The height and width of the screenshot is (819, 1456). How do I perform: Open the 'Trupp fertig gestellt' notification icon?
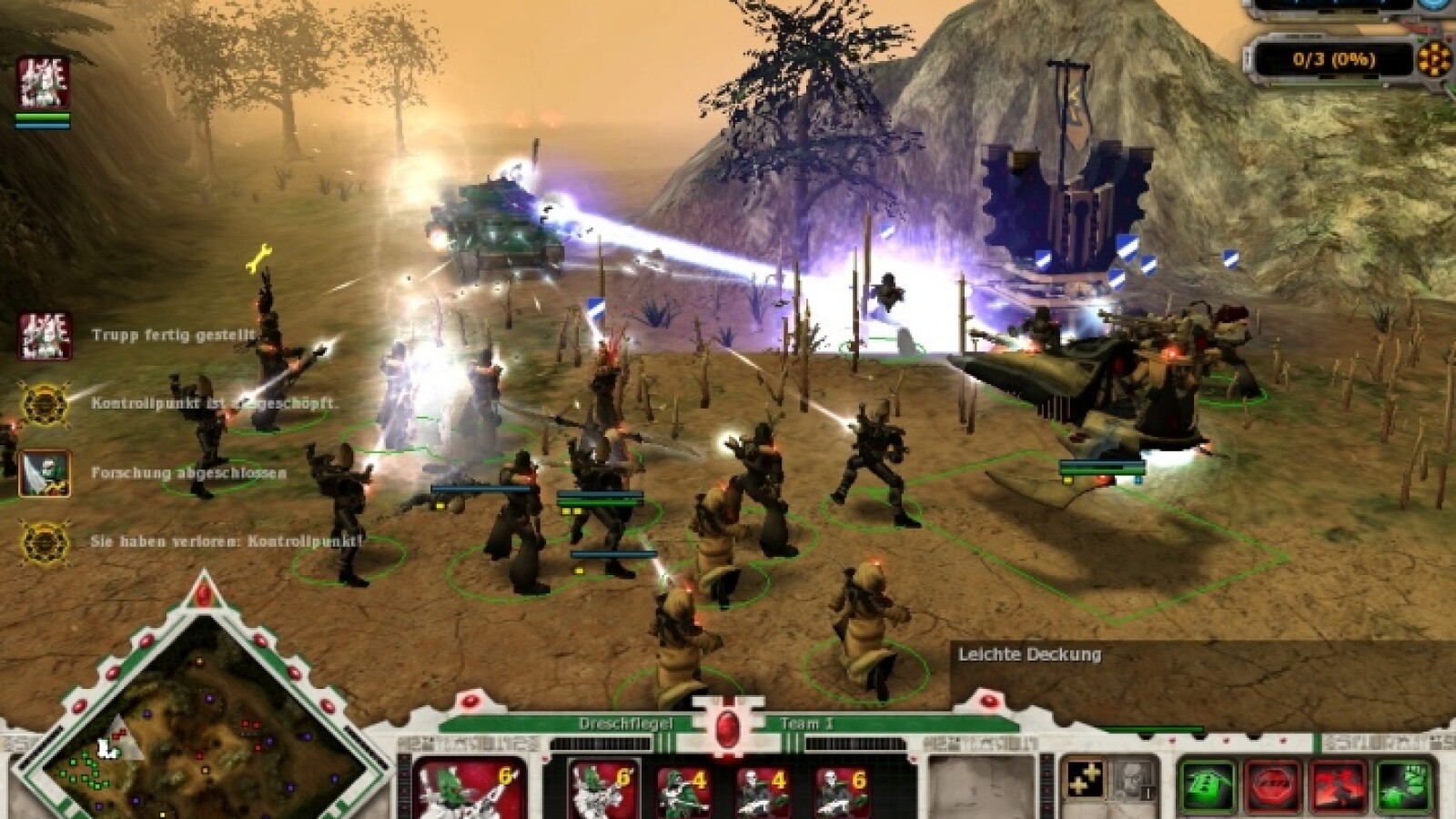click(45, 336)
